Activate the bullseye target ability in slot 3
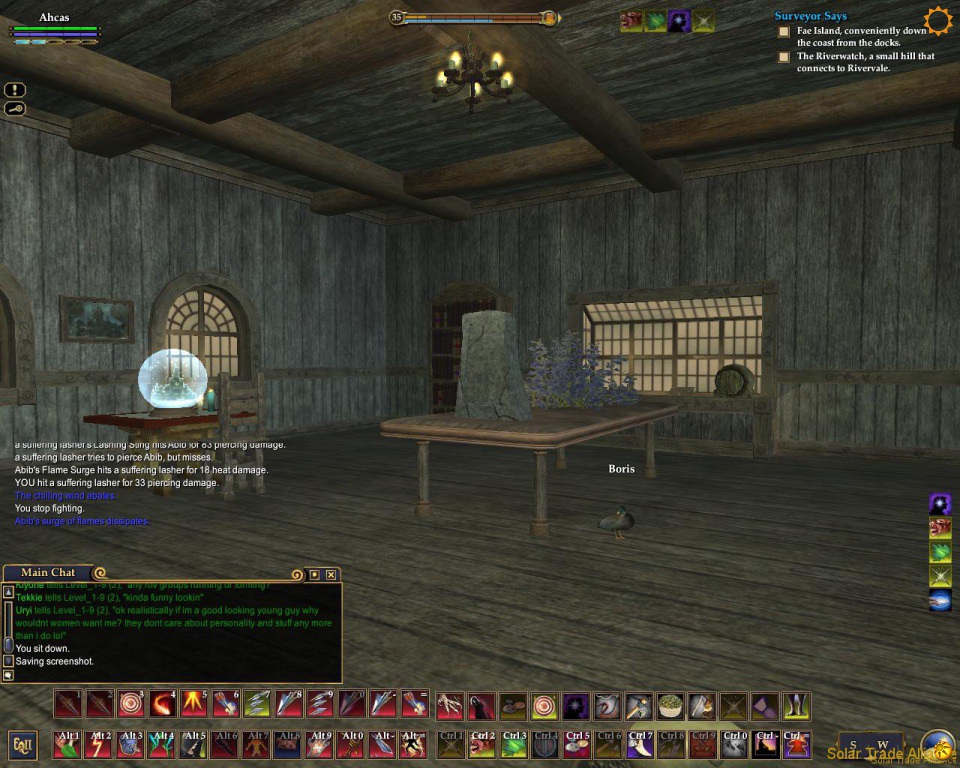960x768 pixels. (x=130, y=705)
